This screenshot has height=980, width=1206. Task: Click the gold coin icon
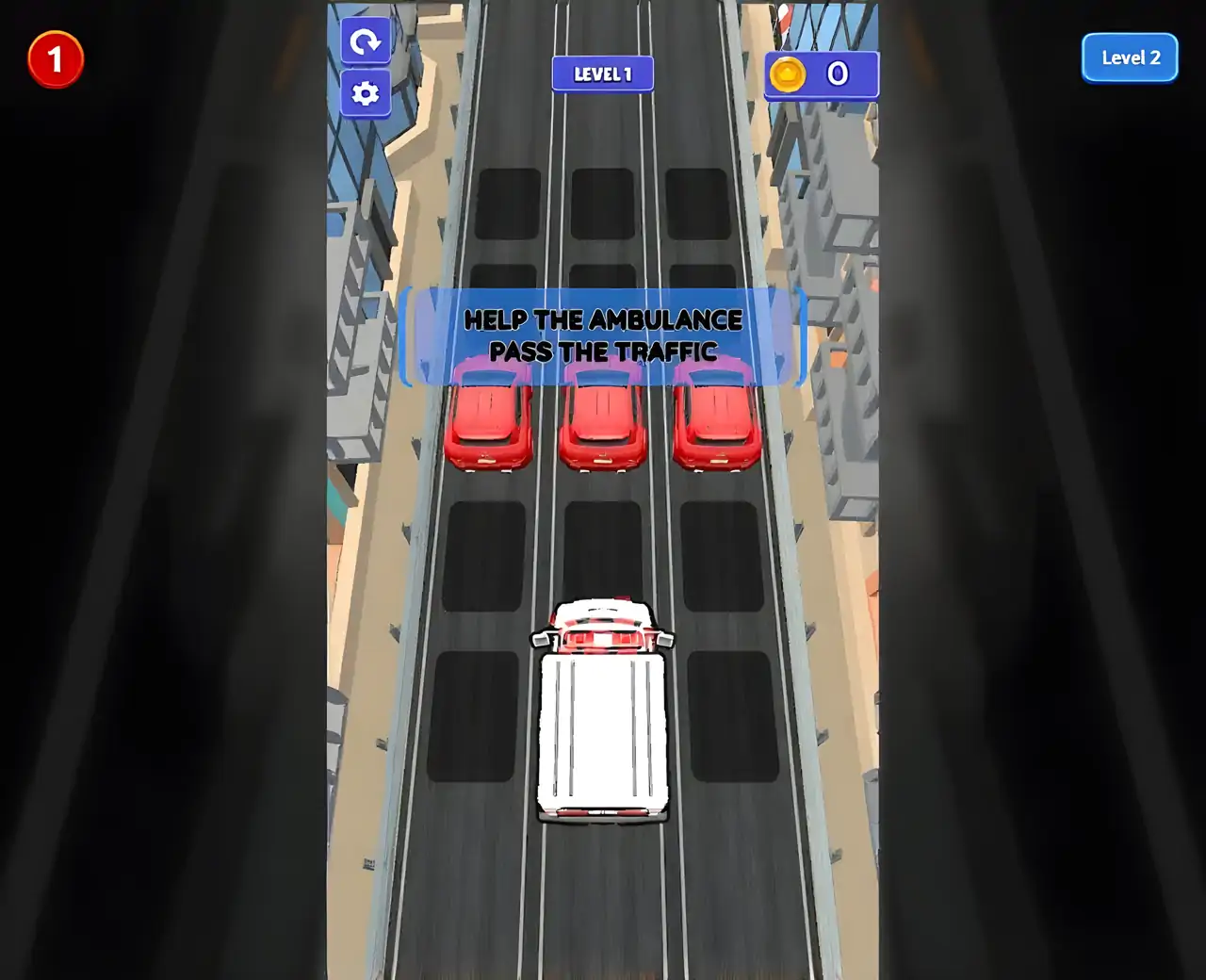(x=789, y=74)
